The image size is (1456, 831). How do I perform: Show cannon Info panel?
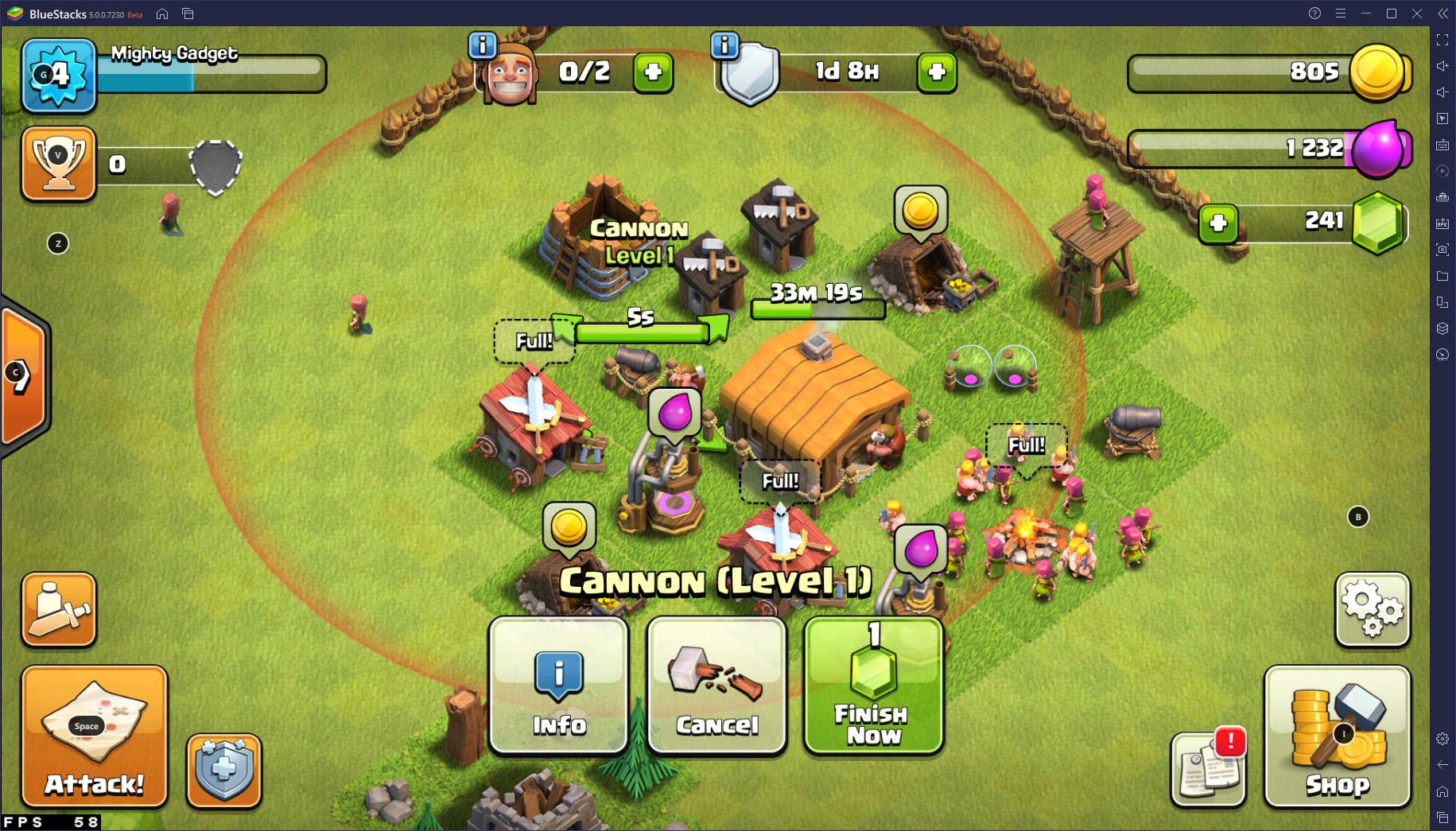point(559,685)
